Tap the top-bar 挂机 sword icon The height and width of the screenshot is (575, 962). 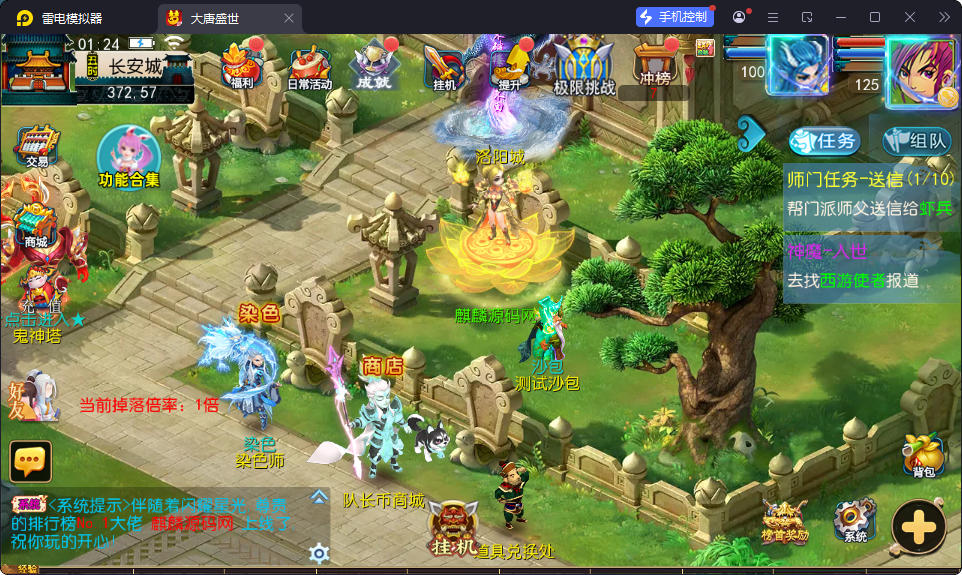pos(441,66)
